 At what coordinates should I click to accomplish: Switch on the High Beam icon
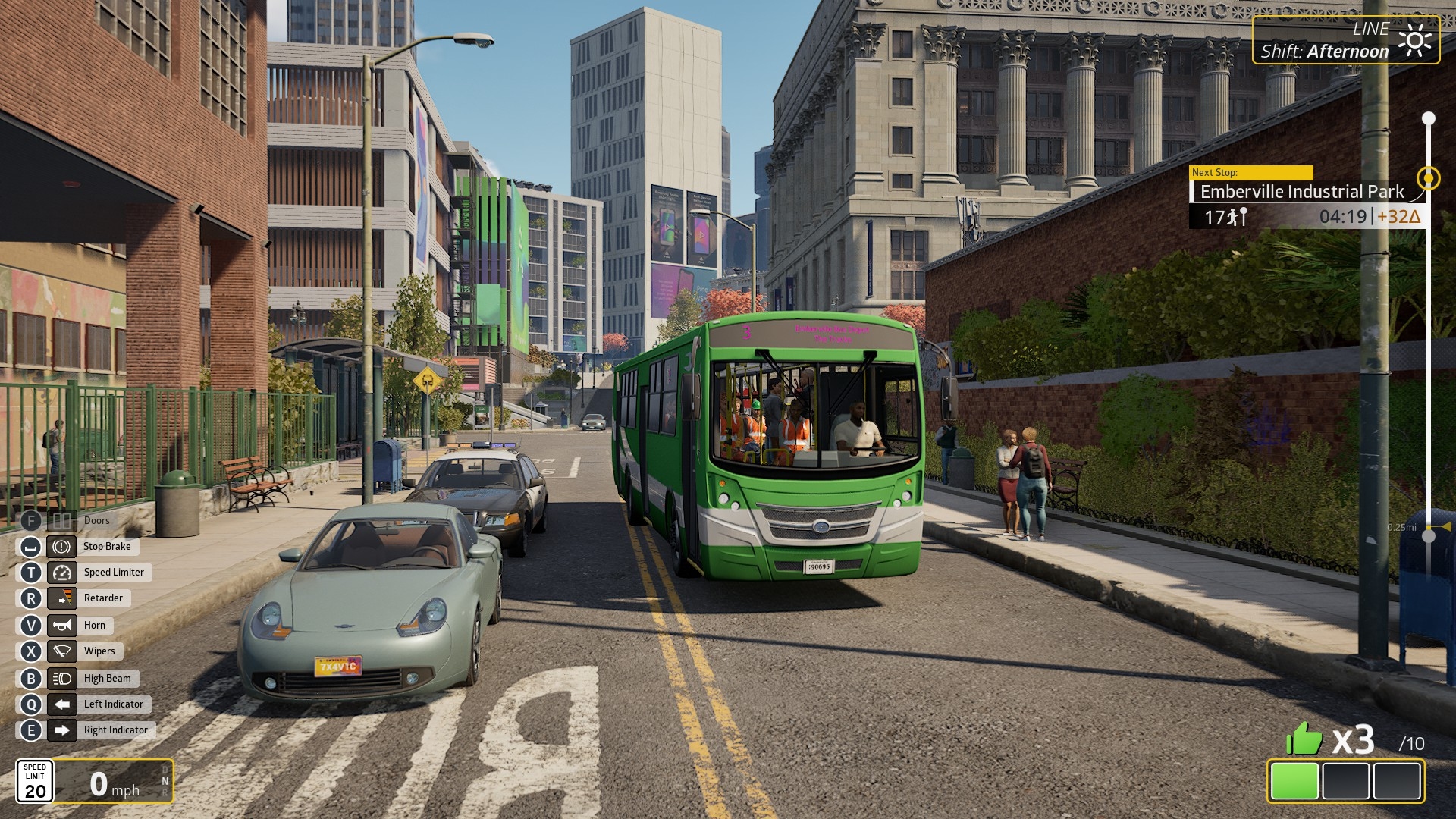pyautogui.click(x=61, y=679)
